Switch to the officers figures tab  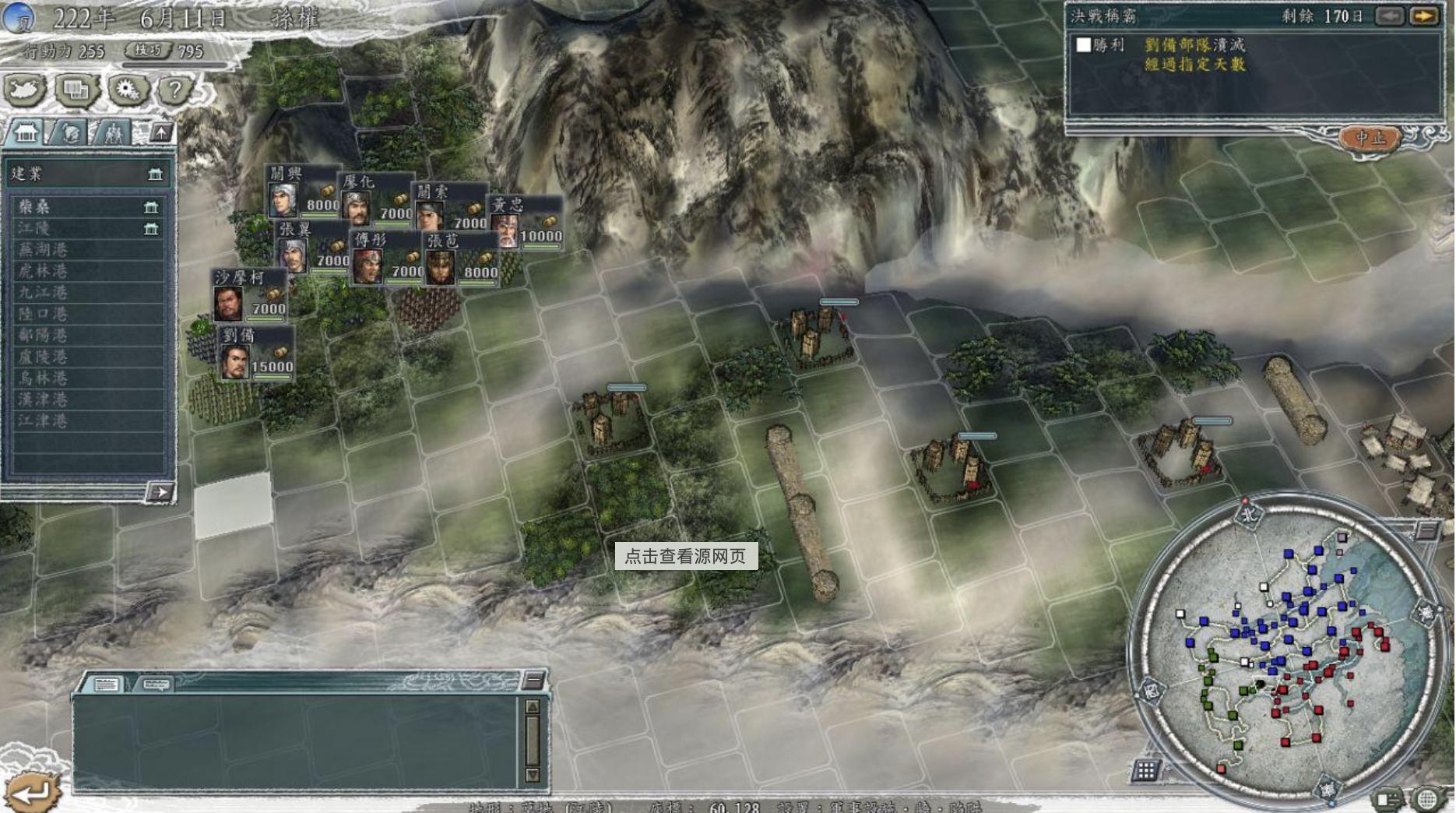pyautogui.click(x=113, y=133)
